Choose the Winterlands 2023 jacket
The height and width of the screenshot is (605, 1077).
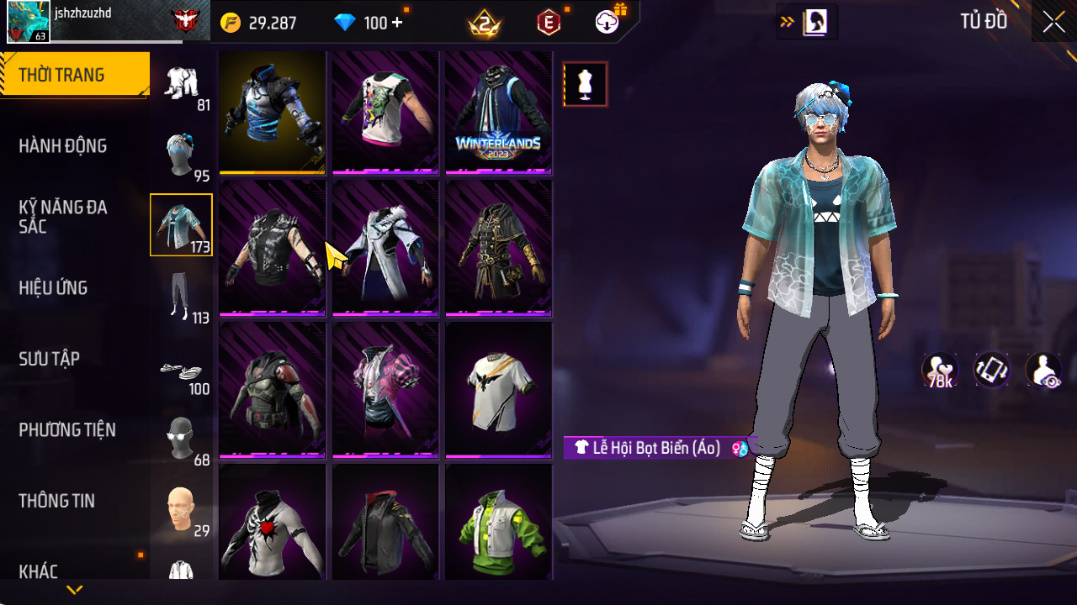(498, 112)
